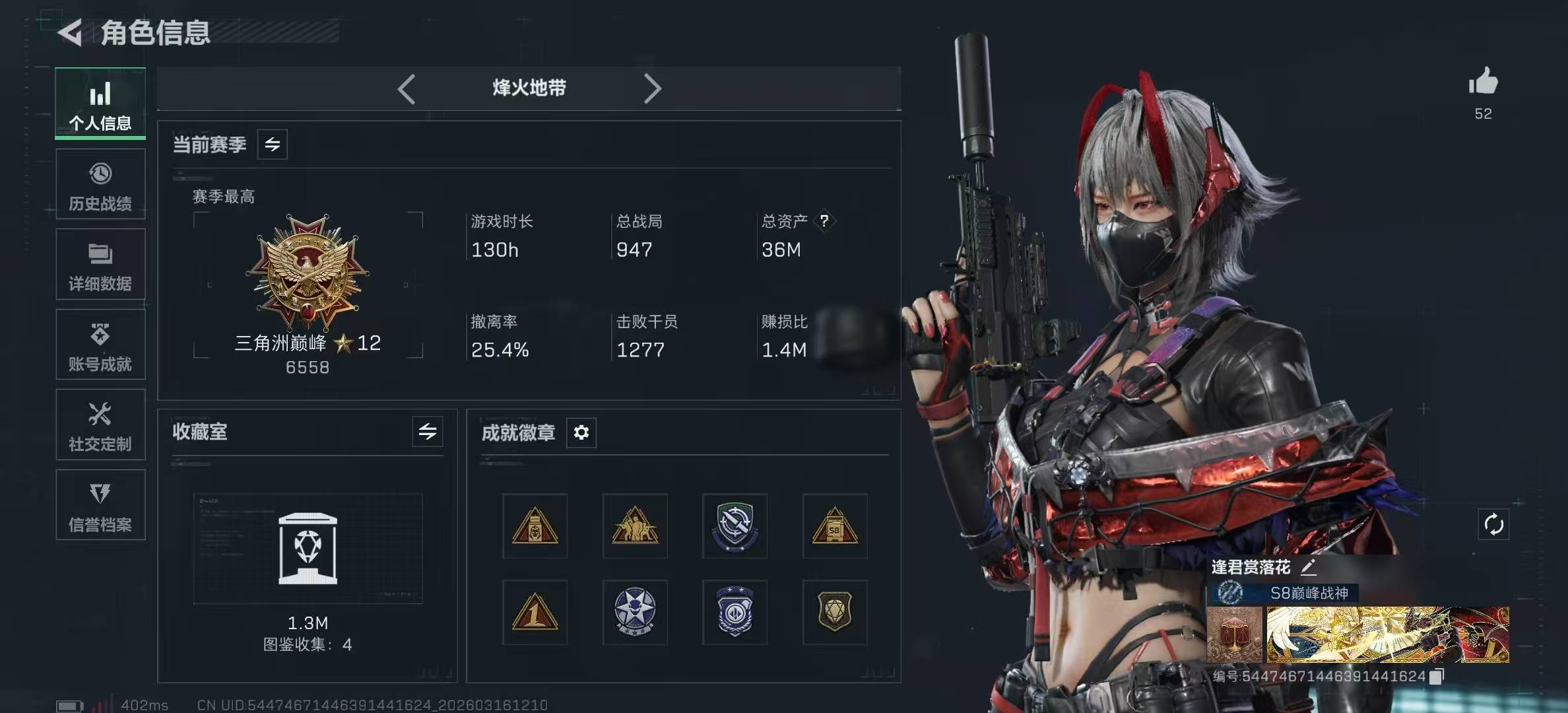
Task: Show the 信誉档案 tab
Action: point(100,506)
